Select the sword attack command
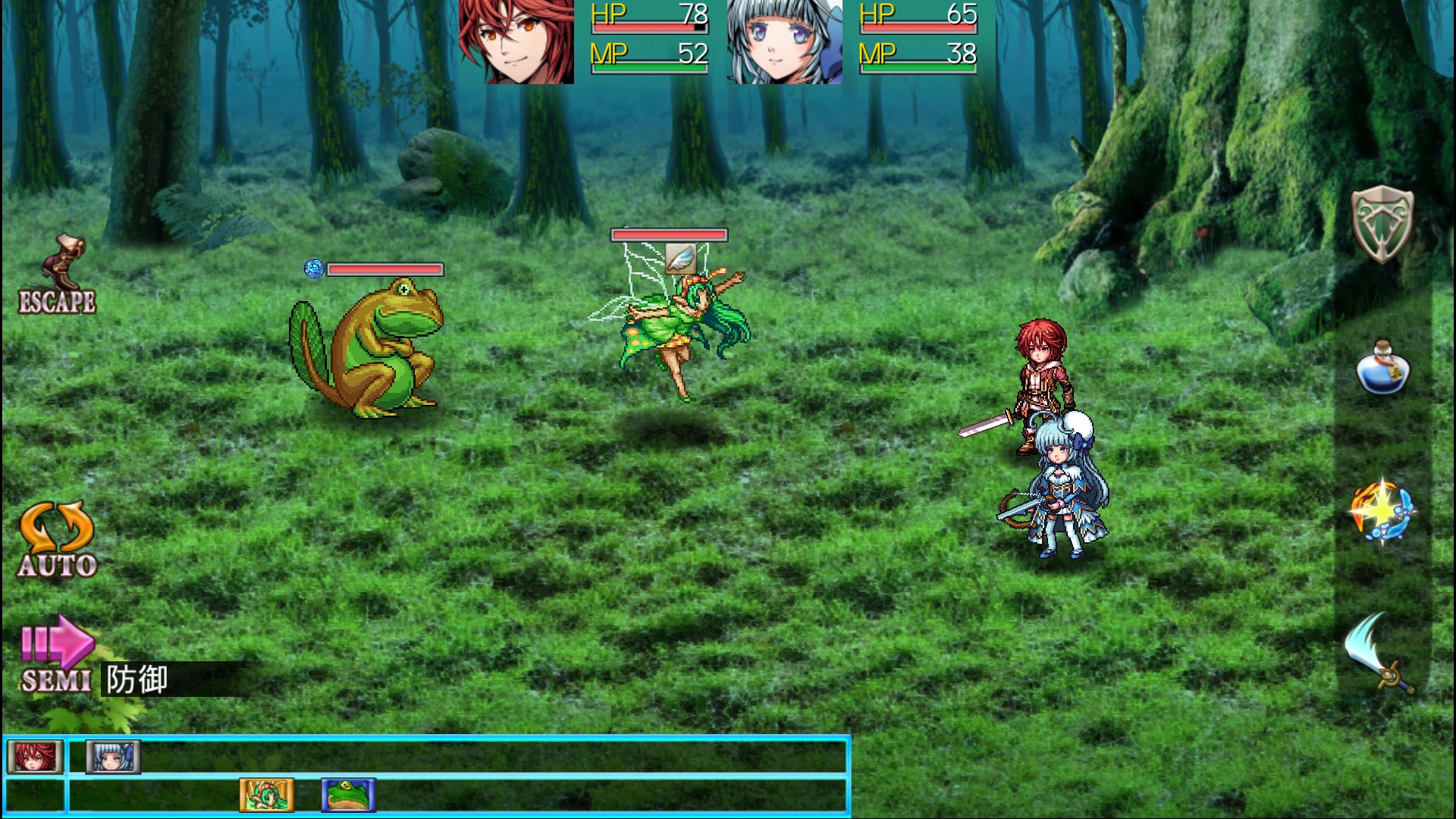The image size is (1456, 819). 1379,654
